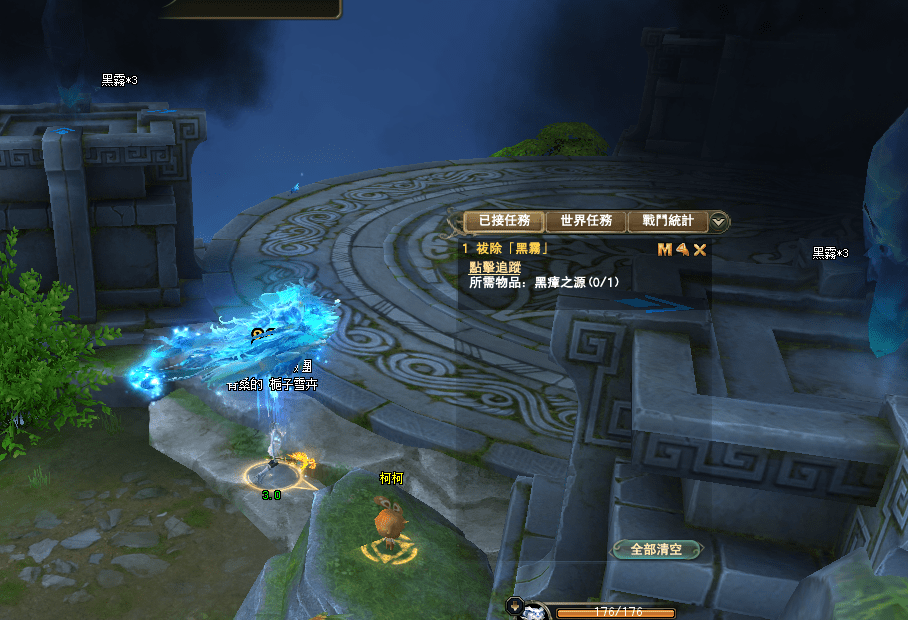
Task: Click the orange horn icon beside the quest
Action: tap(682, 250)
